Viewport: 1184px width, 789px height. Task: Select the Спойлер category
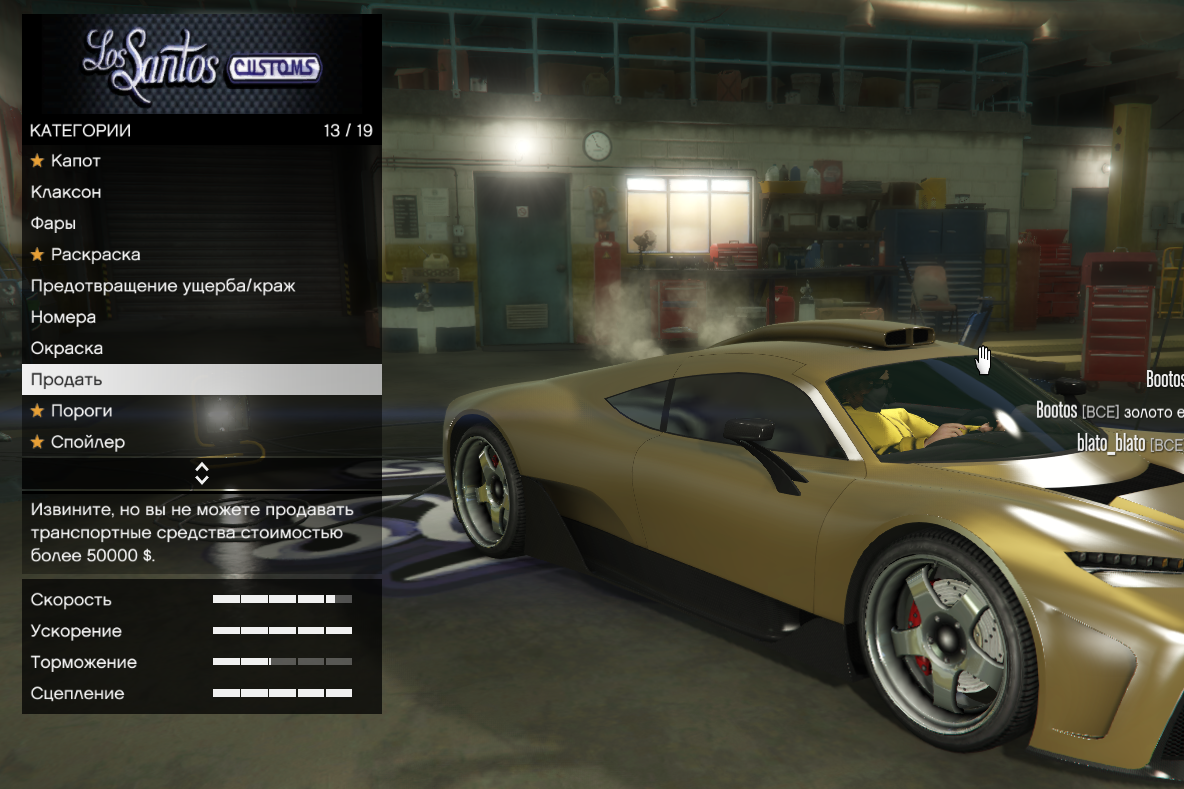88,442
